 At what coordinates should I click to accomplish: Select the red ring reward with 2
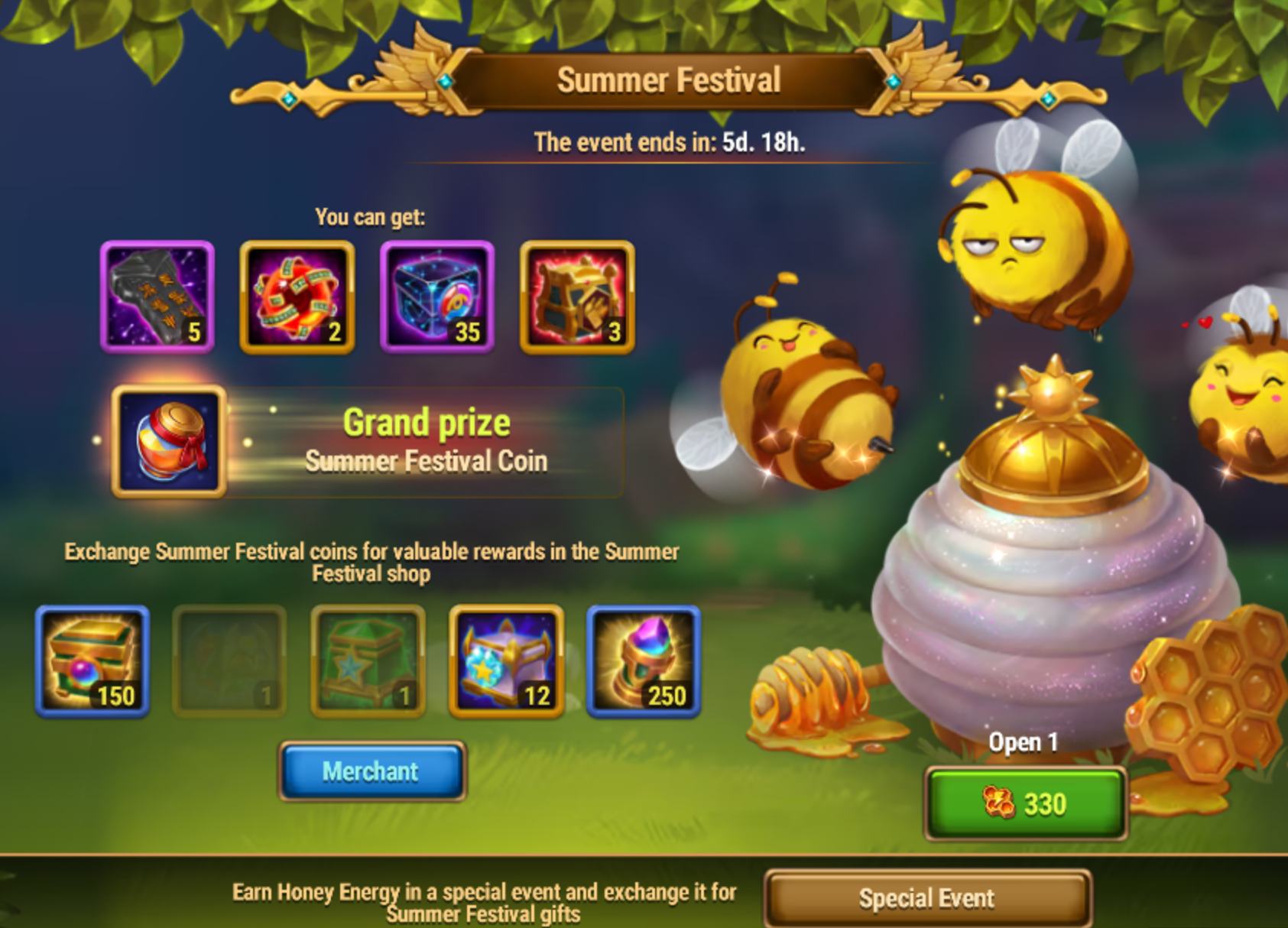[297, 297]
